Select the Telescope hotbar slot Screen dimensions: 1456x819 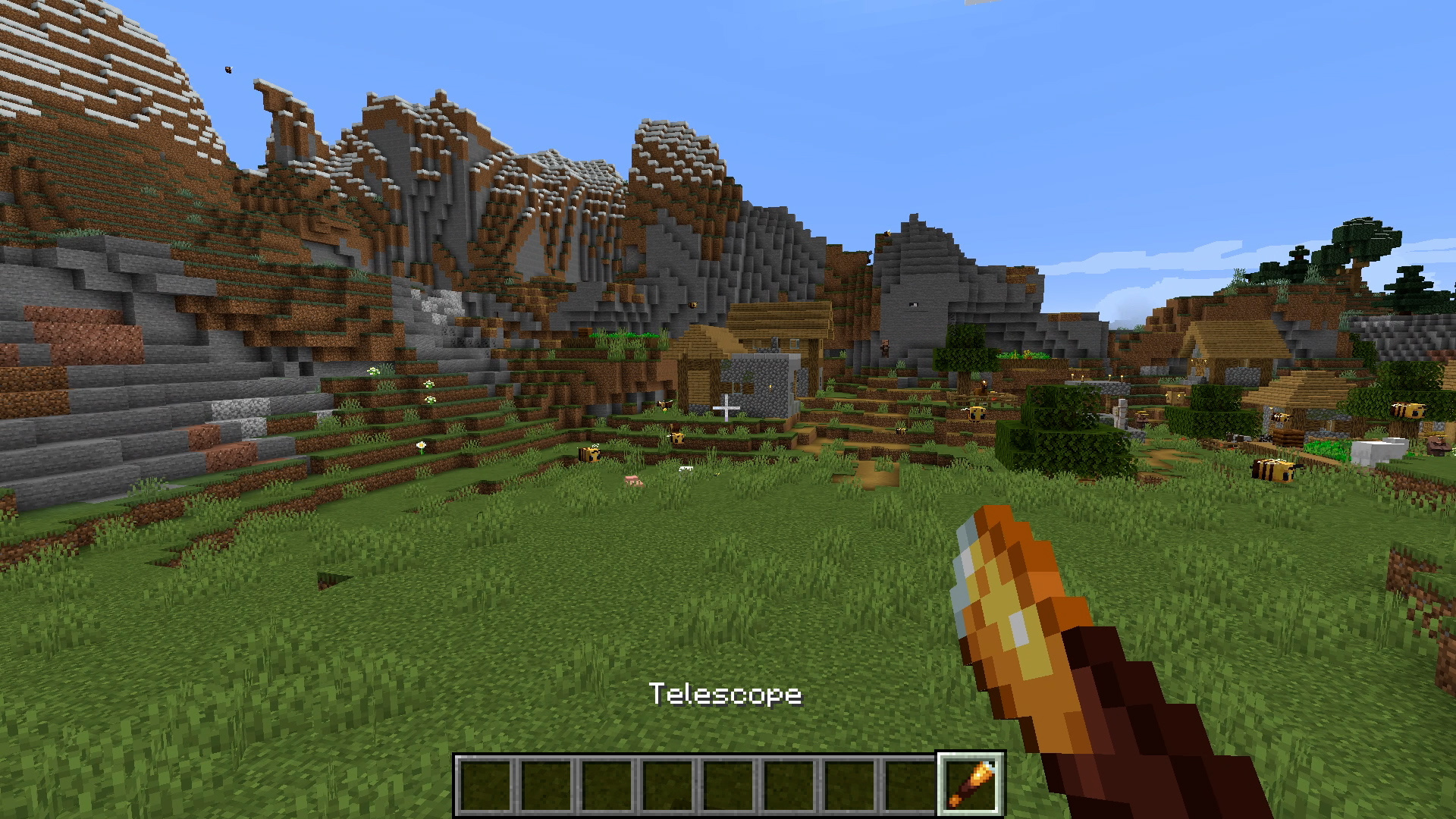(x=971, y=784)
